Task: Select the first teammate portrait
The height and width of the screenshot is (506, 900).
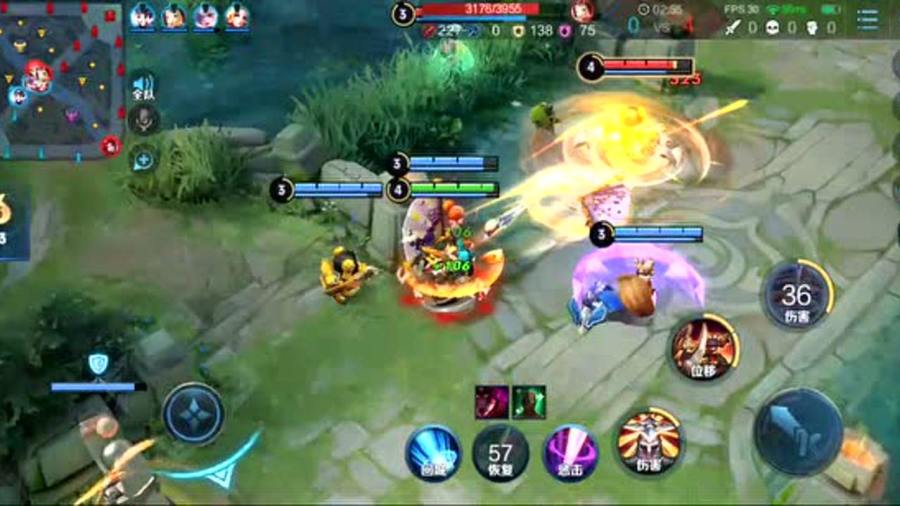Action: coord(142,16)
